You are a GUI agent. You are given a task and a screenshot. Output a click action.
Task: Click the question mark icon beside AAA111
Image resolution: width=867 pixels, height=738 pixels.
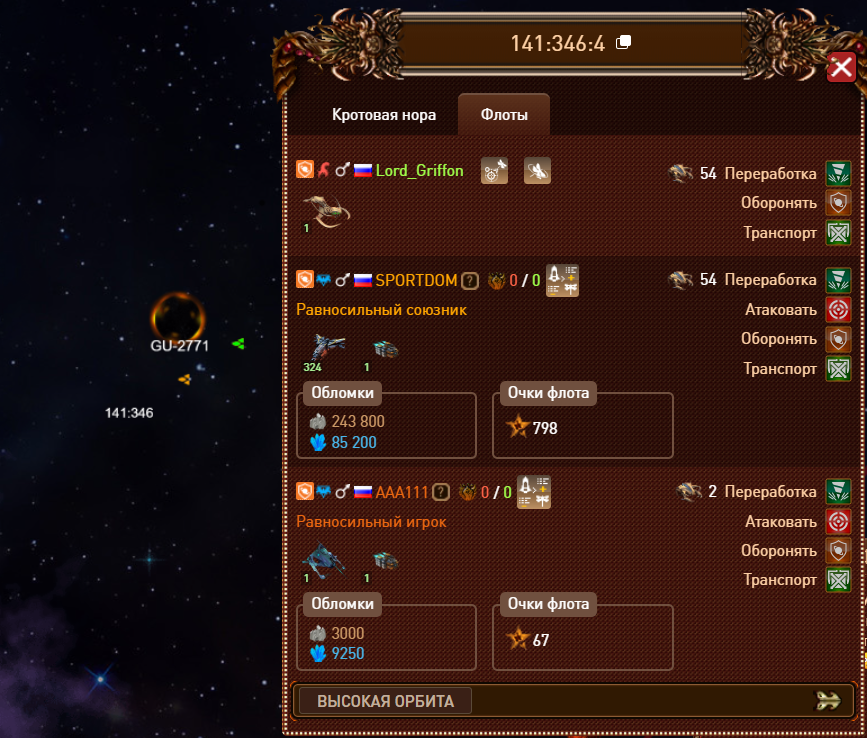pyautogui.click(x=441, y=492)
